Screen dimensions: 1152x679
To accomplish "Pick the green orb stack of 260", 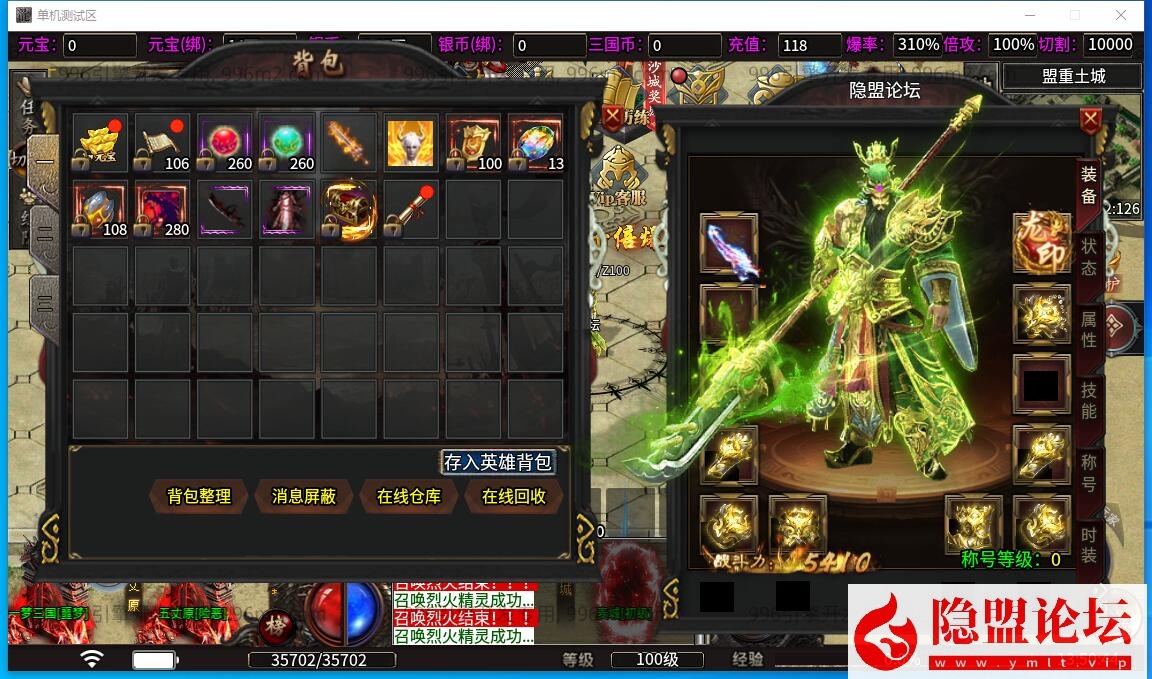I will 287,143.
